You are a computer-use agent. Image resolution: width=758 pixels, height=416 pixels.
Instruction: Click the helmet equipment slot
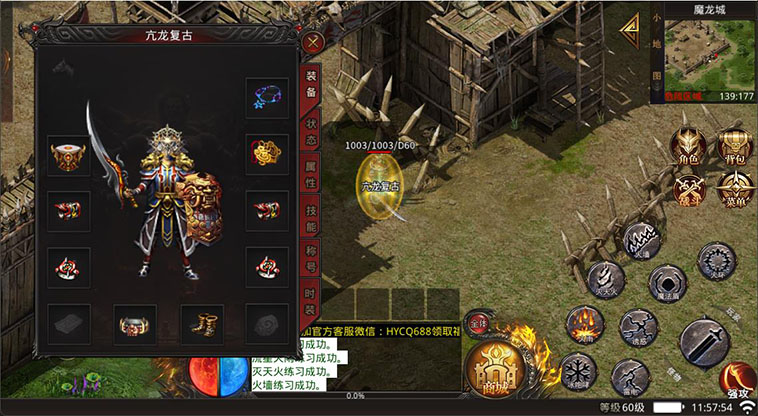click(68, 155)
